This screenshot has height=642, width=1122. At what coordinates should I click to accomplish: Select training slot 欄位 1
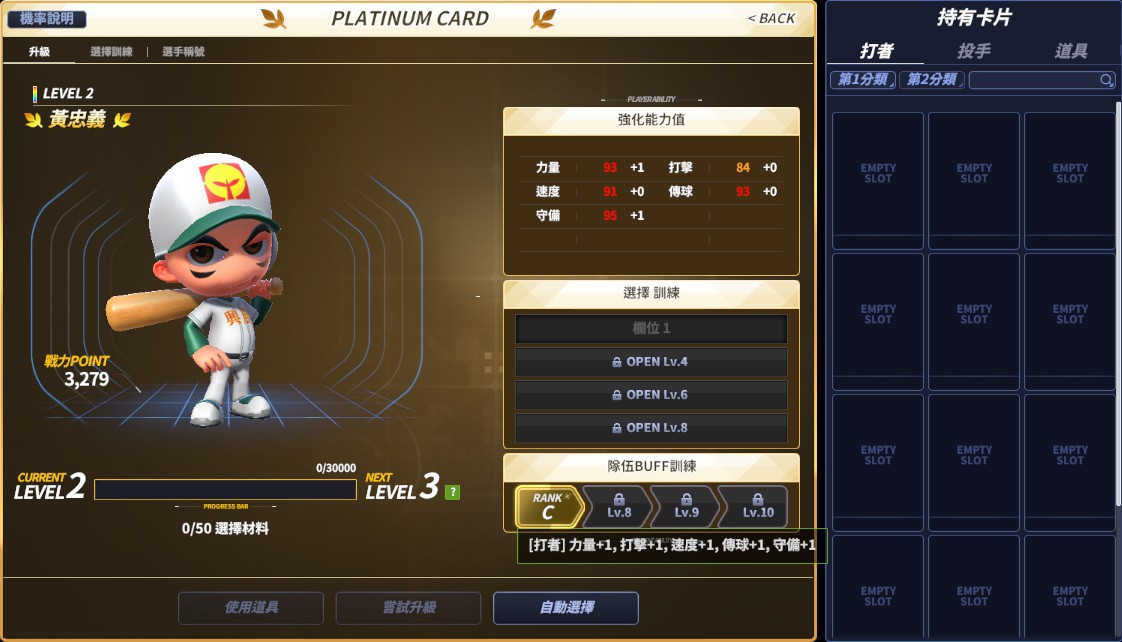[651, 329]
